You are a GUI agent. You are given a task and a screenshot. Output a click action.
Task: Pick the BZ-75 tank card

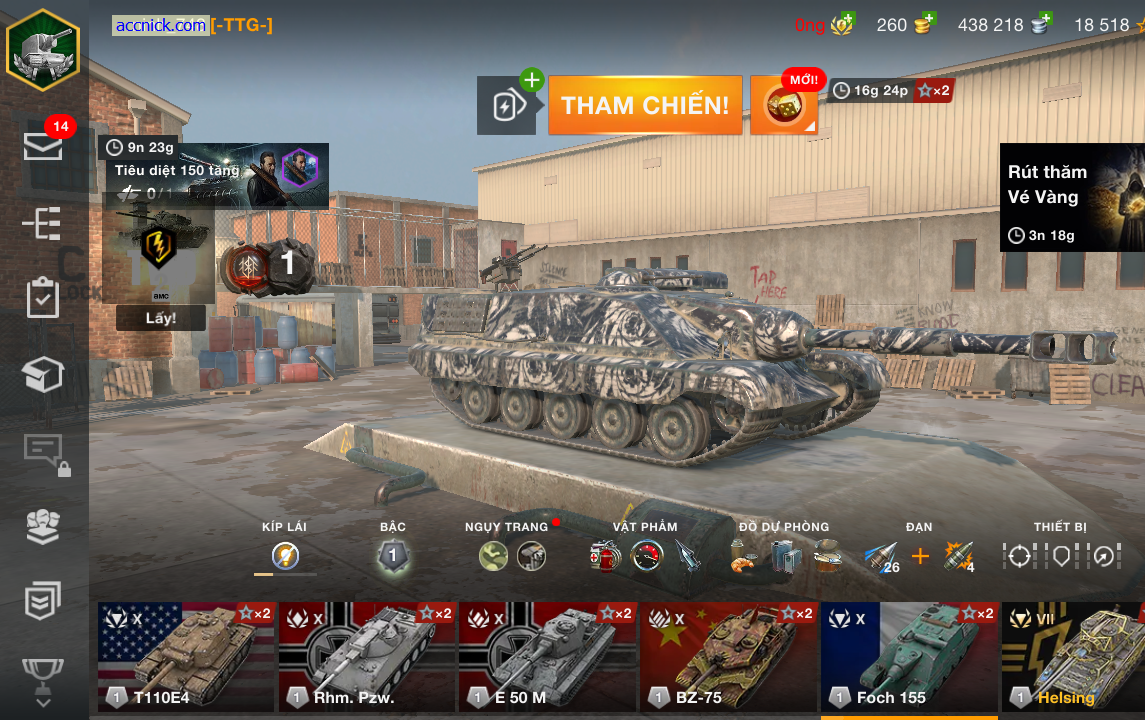(729, 656)
